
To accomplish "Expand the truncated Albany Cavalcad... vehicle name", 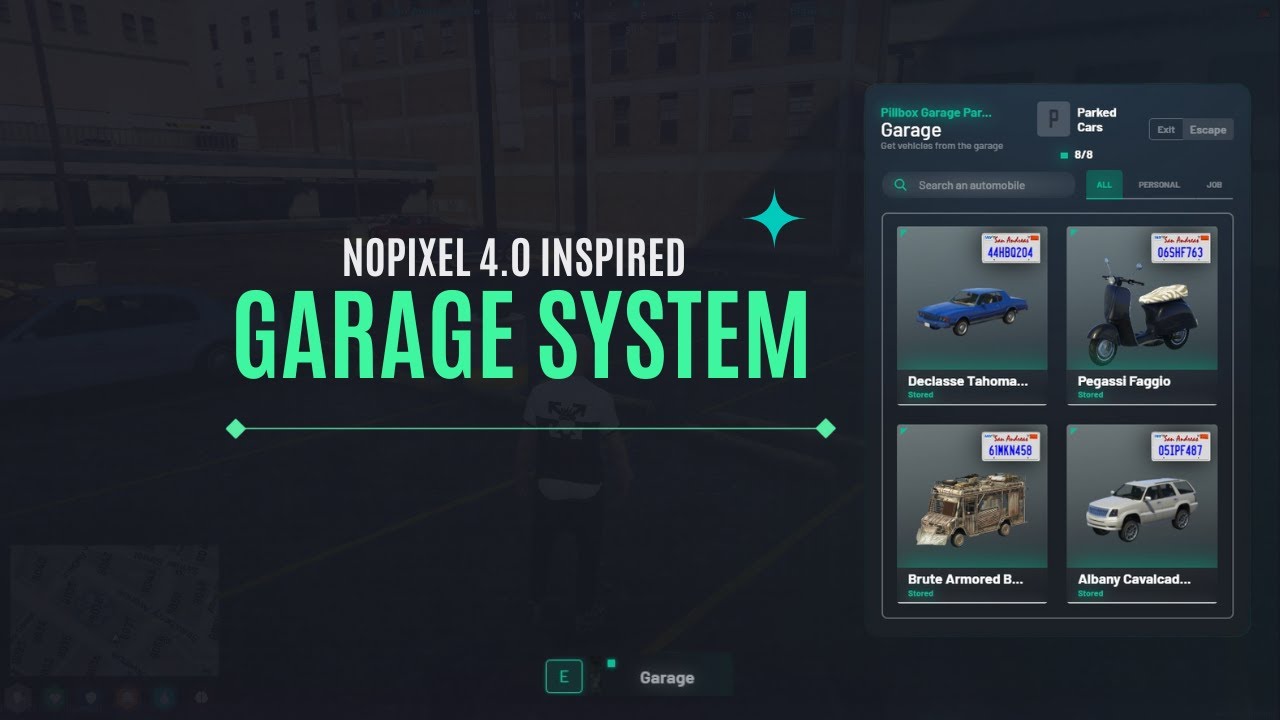I will (x=1136, y=579).
